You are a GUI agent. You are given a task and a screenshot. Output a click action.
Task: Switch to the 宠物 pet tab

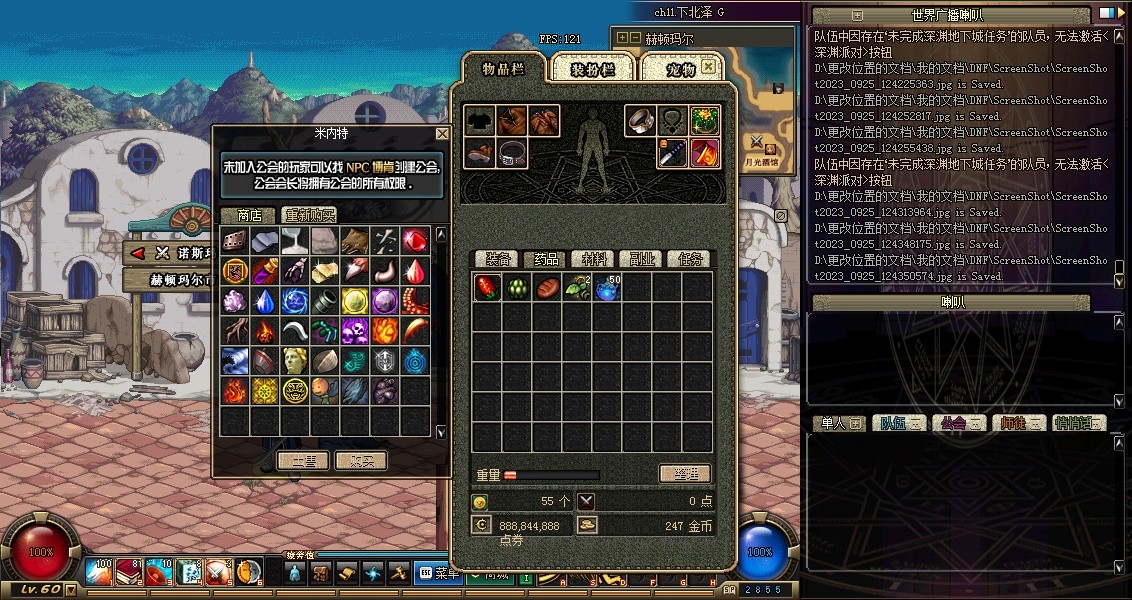click(x=680, y=69)
